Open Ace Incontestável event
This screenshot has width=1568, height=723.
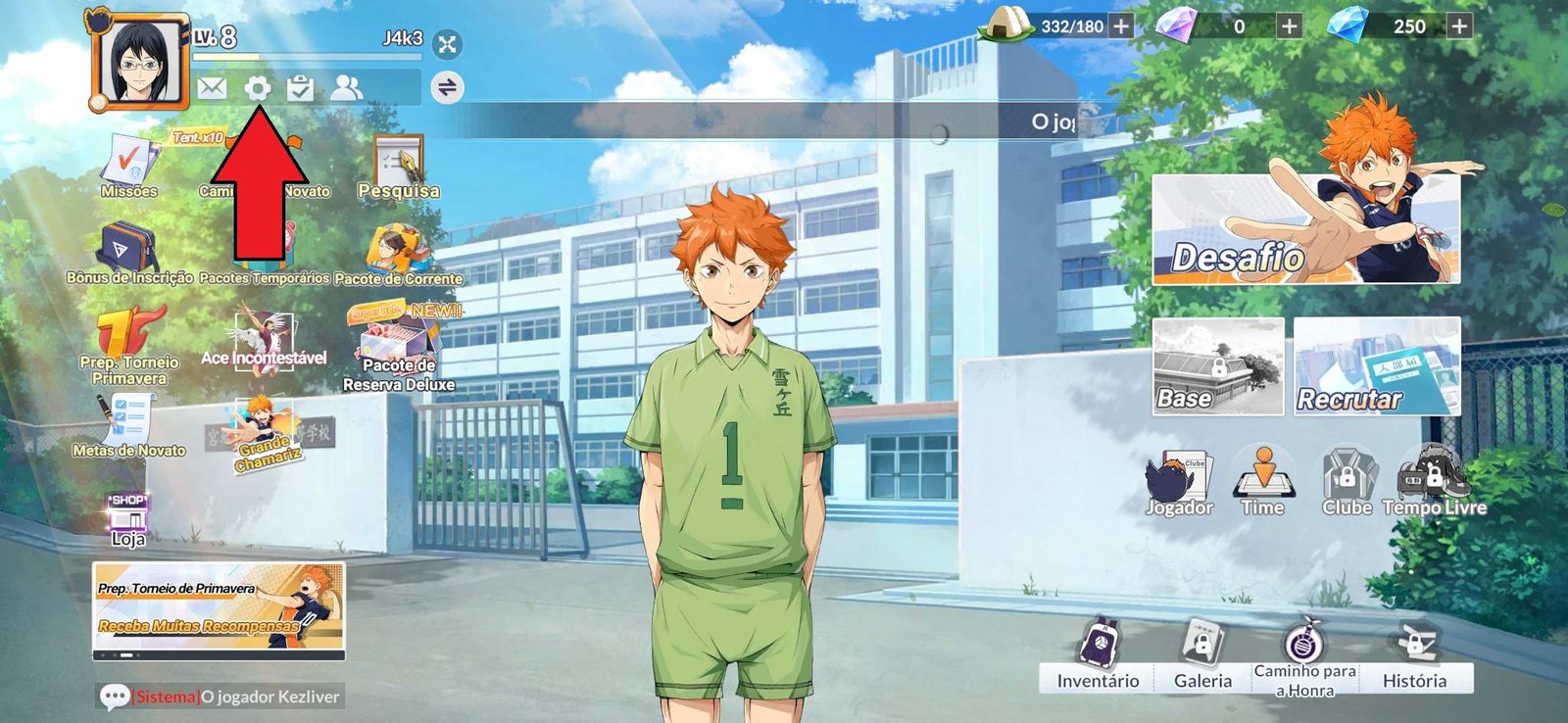click(x=264, y=340)
